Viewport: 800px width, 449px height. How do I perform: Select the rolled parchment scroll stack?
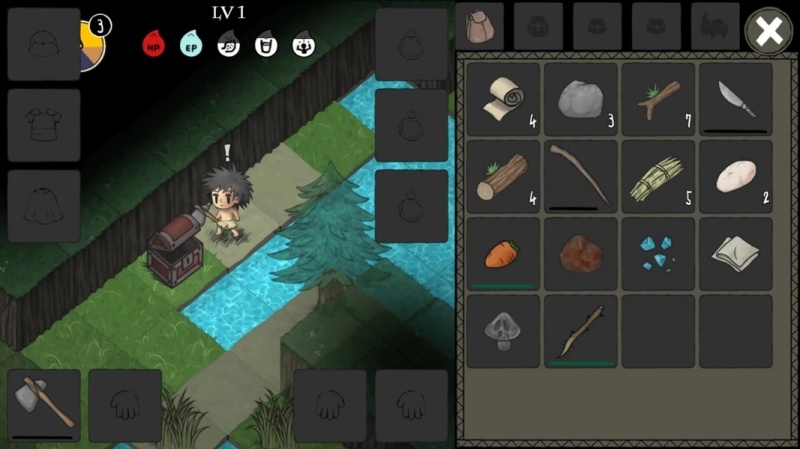[x=503, y=99]
